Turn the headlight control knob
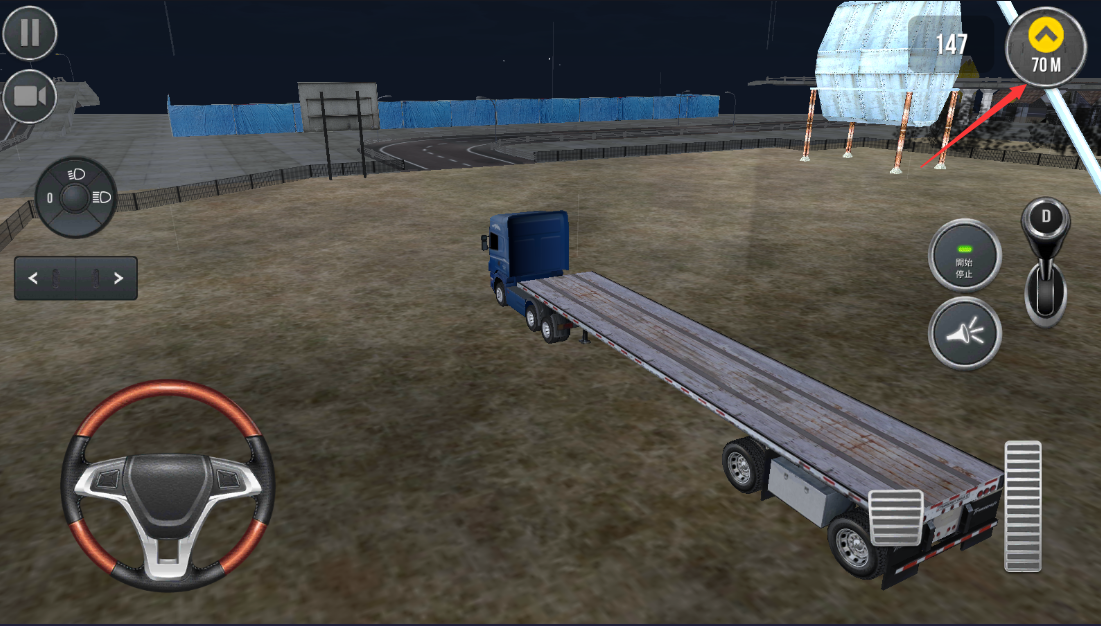Viewport: 1101px width, 626px height. [75, 198]
